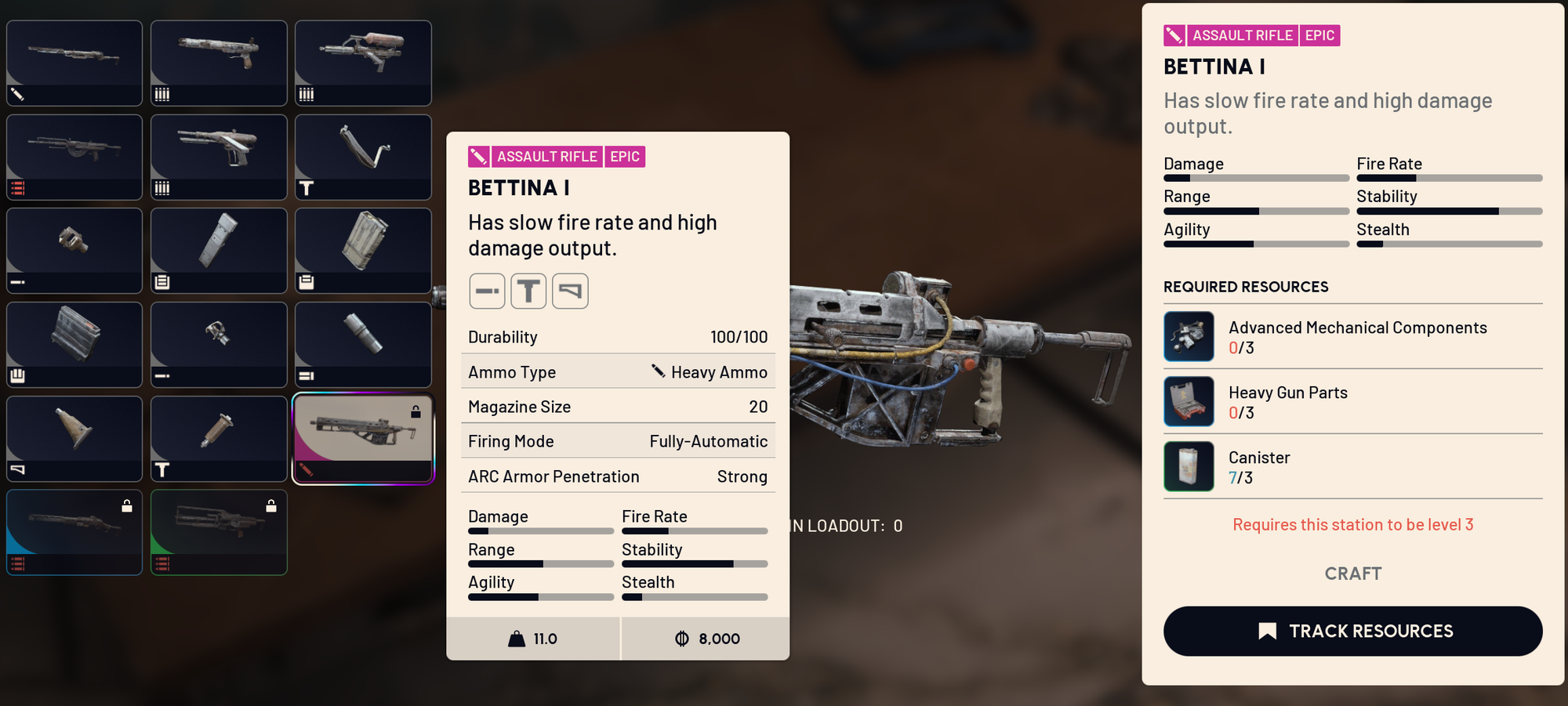The height and width of the screenshot is (706, 1568).
Task: Select the Advanced Mechanical Components resource row
Action: pyautogui.click(x=1352, y=336)
